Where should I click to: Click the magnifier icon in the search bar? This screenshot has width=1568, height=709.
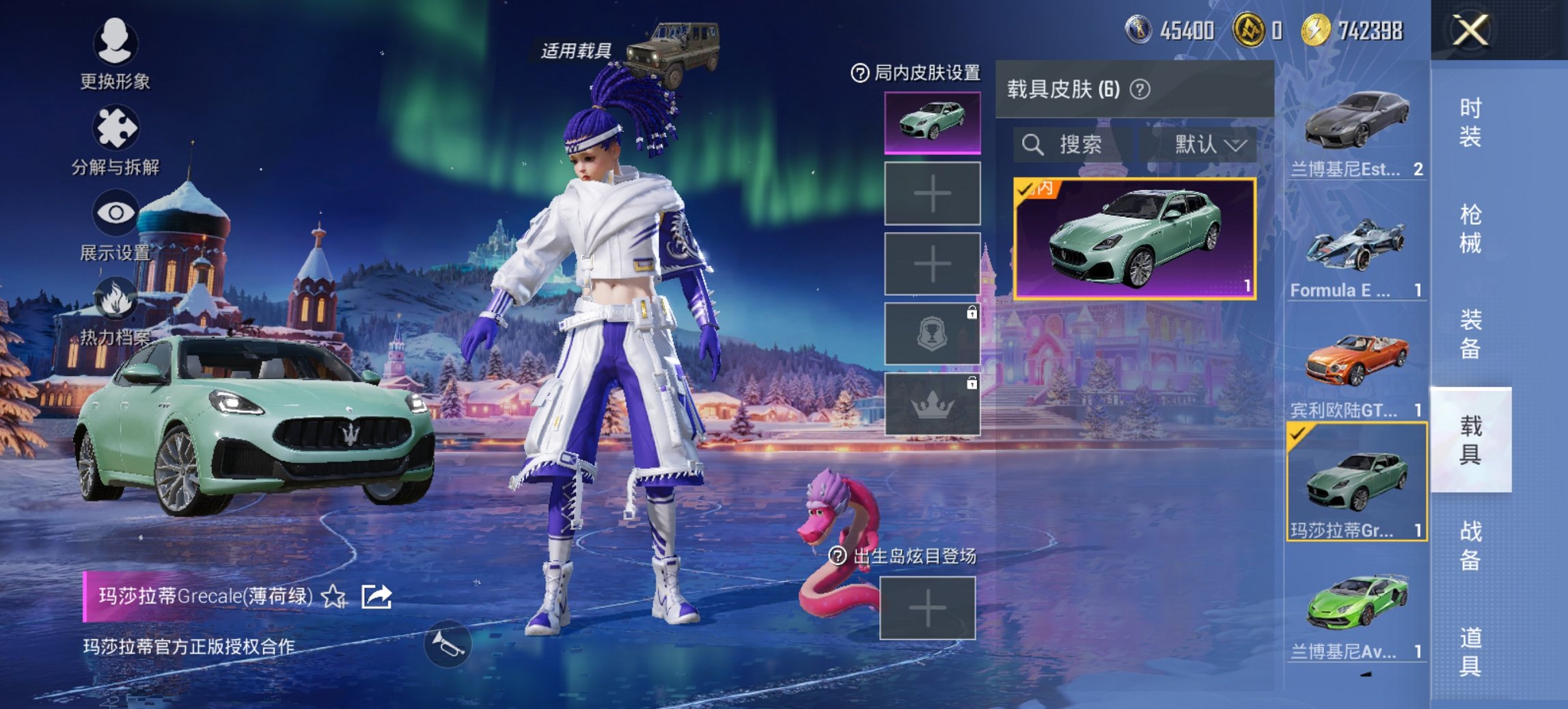pyautogui.click(x=1034, y=146)
